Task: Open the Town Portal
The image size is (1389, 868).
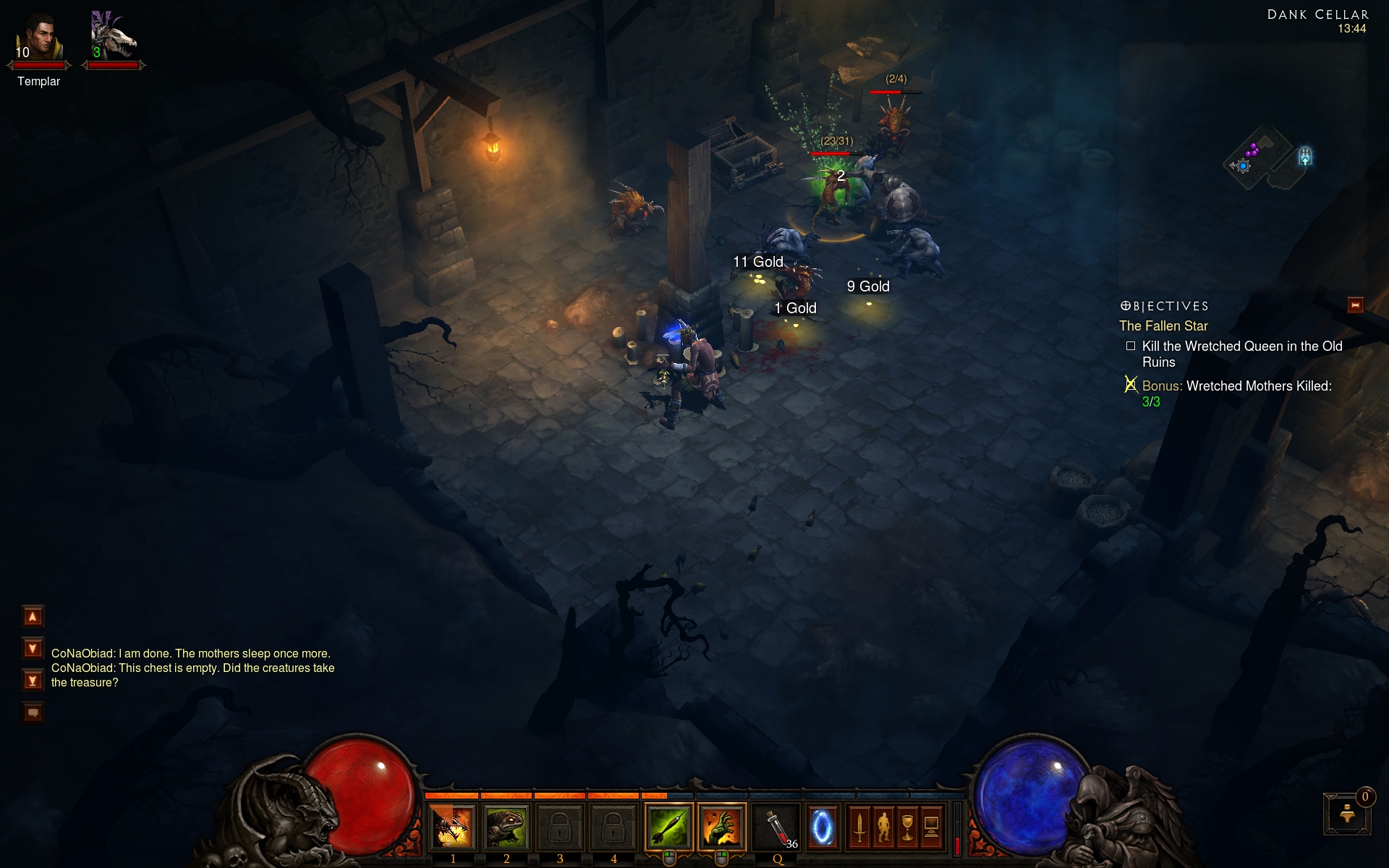Action: (x=822, y=827)
